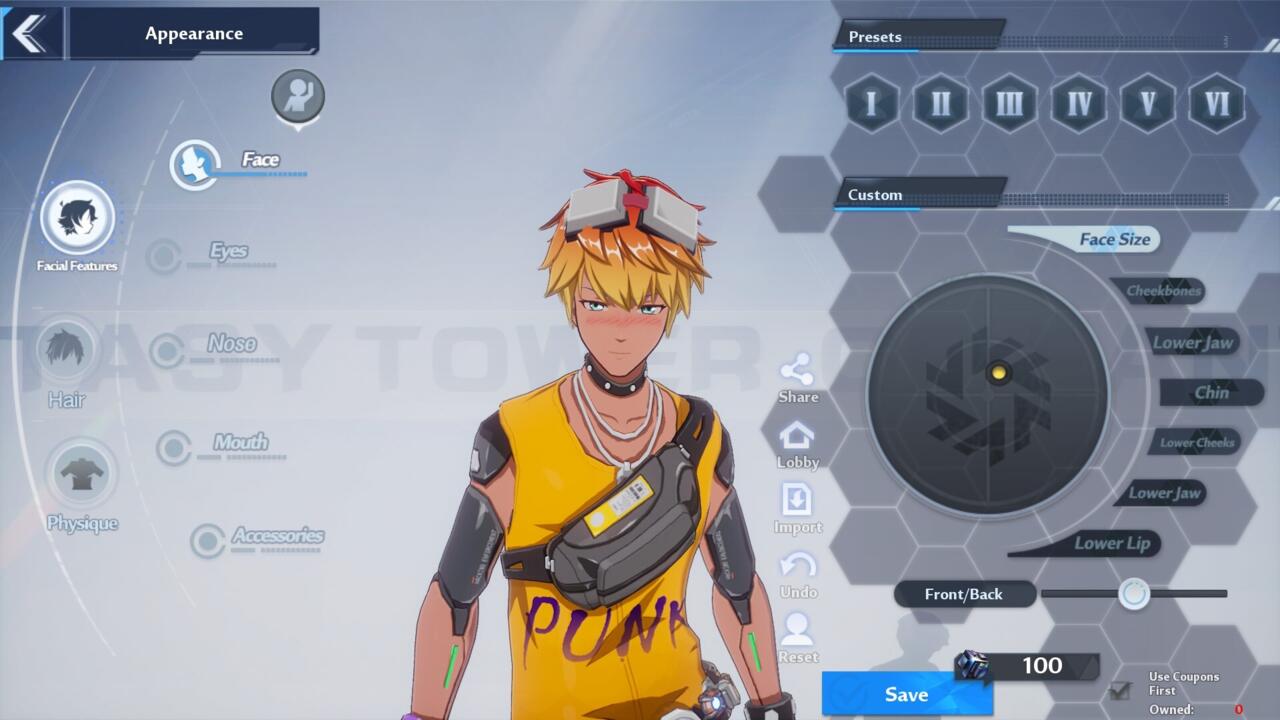Select the Accessories subcategory
The width and height of the screenshot is (1280, 720).
[277, 536]
